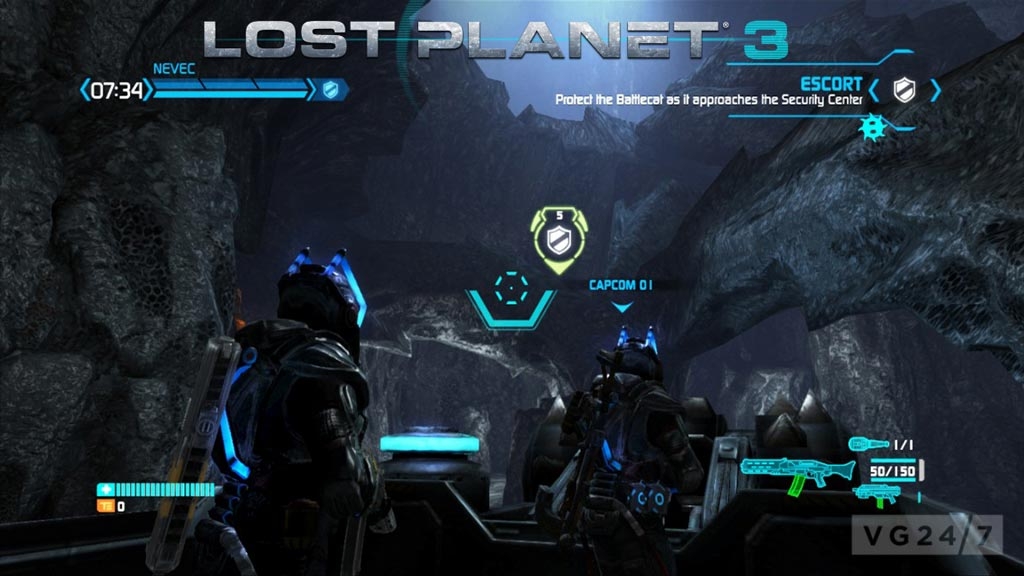Click the right chevron beside the objective shield
This screenshot has height=576, width=1024.
pos(935,90)
